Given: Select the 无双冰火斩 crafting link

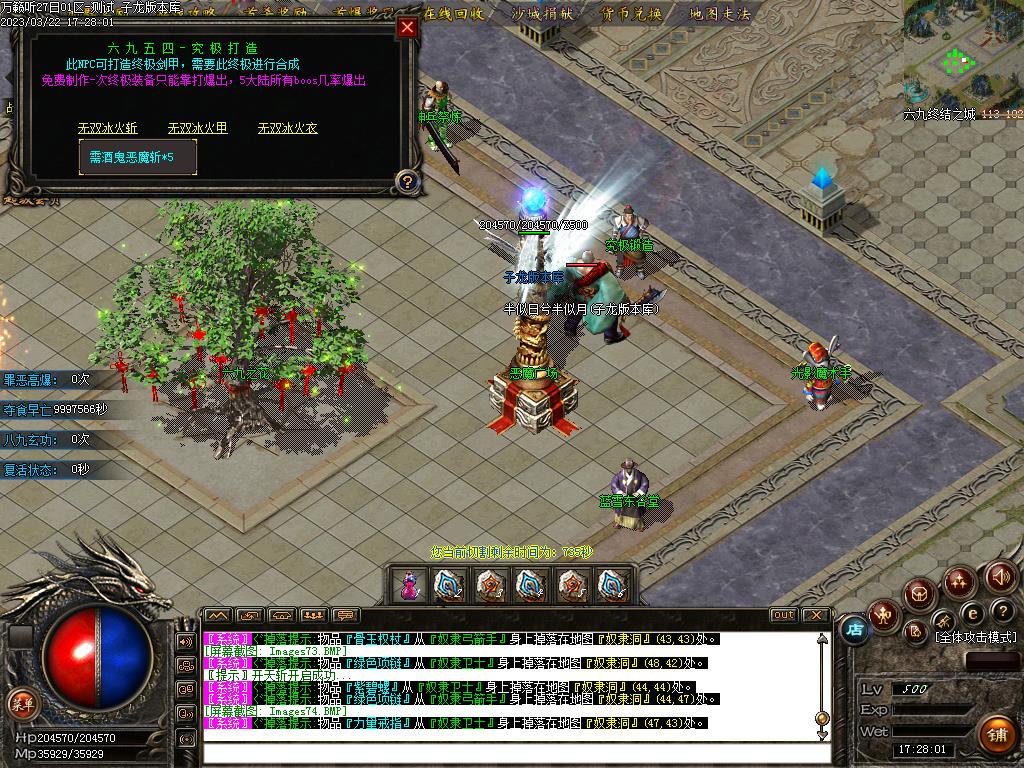Looking at the screenshot, I should click(x=108, y=128).
